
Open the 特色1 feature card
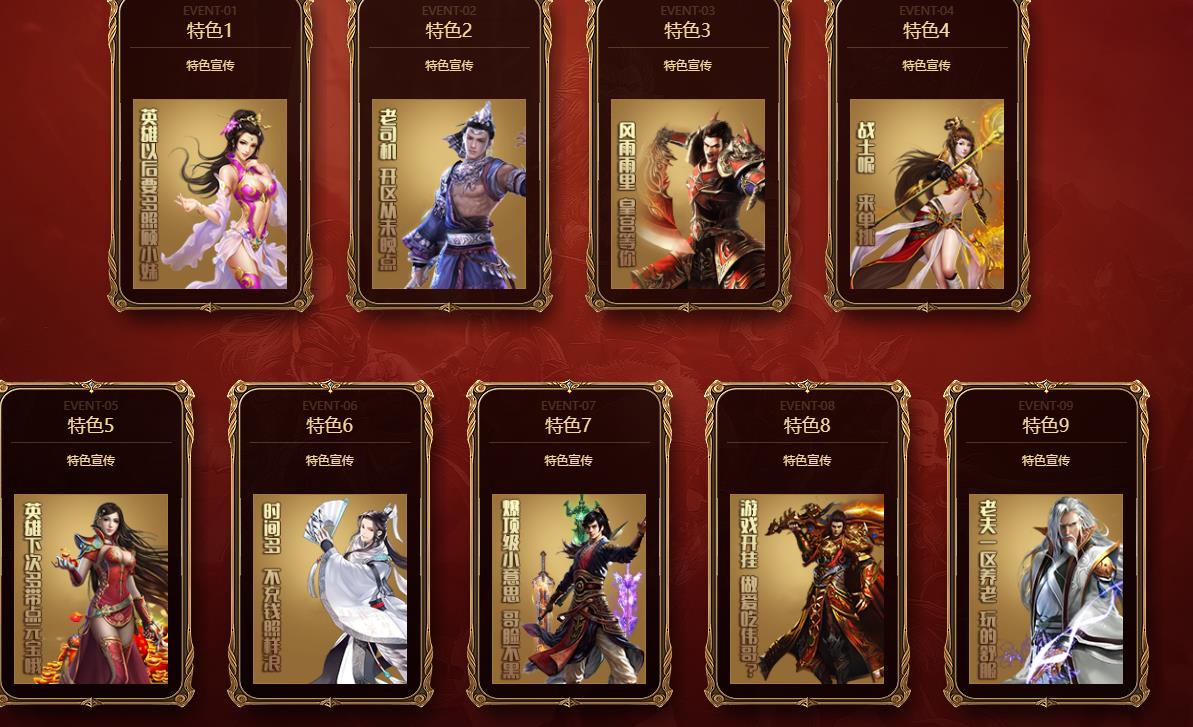(x=210, y=193)
